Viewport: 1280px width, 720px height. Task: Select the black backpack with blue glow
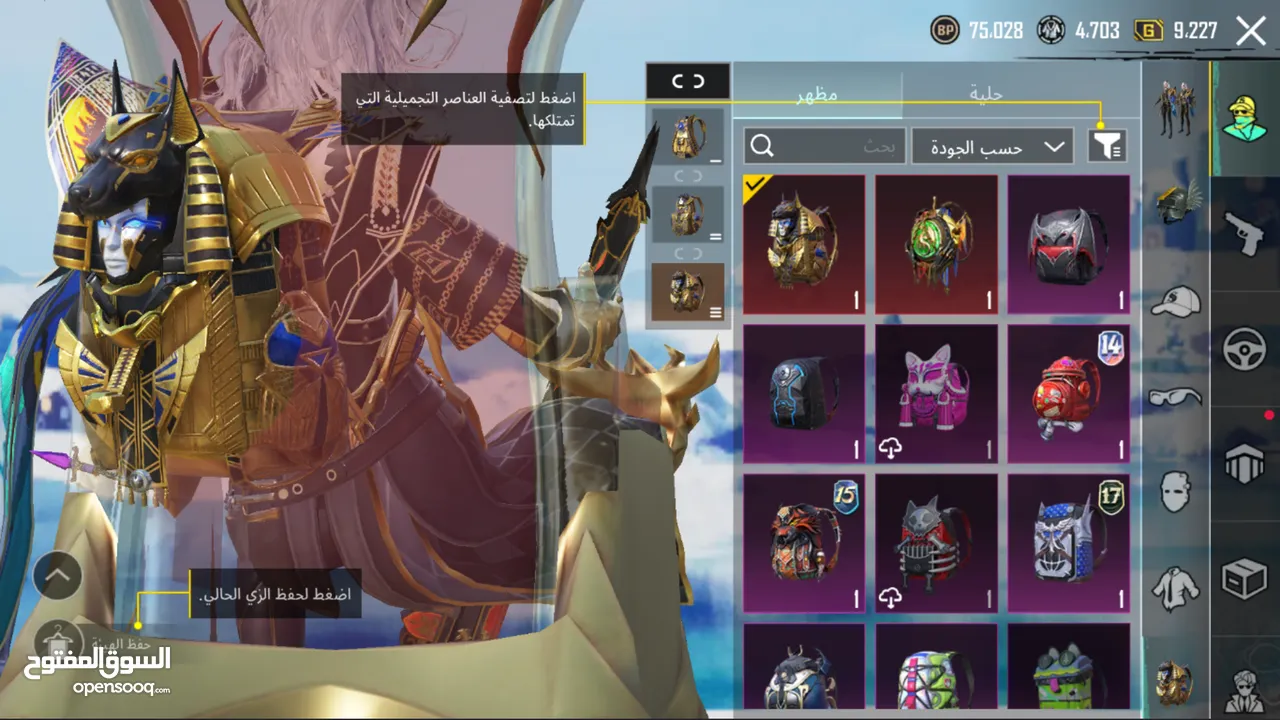pyautogui.click(x=804, y=394)
